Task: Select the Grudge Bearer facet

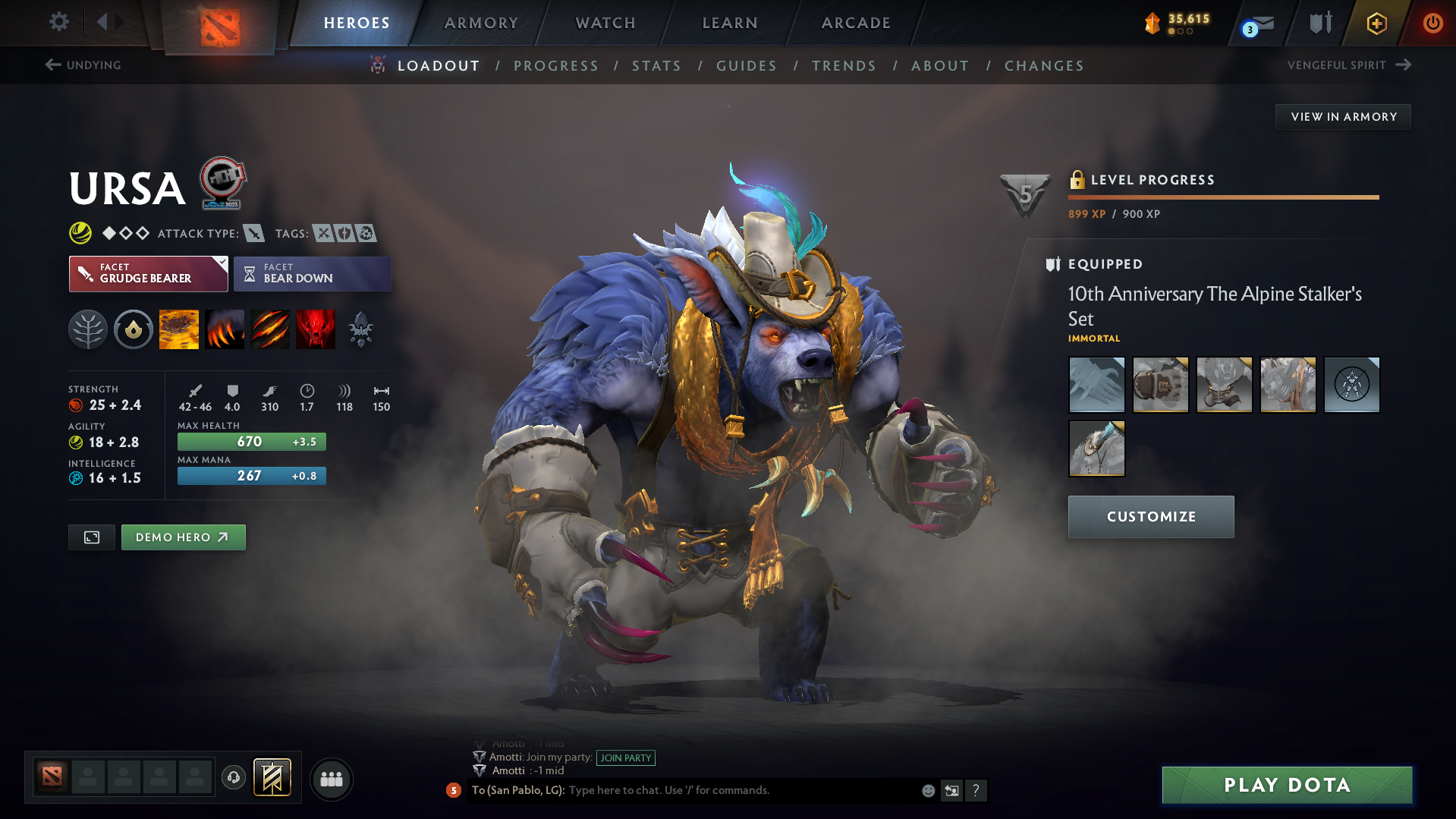Action: (144, 273)
